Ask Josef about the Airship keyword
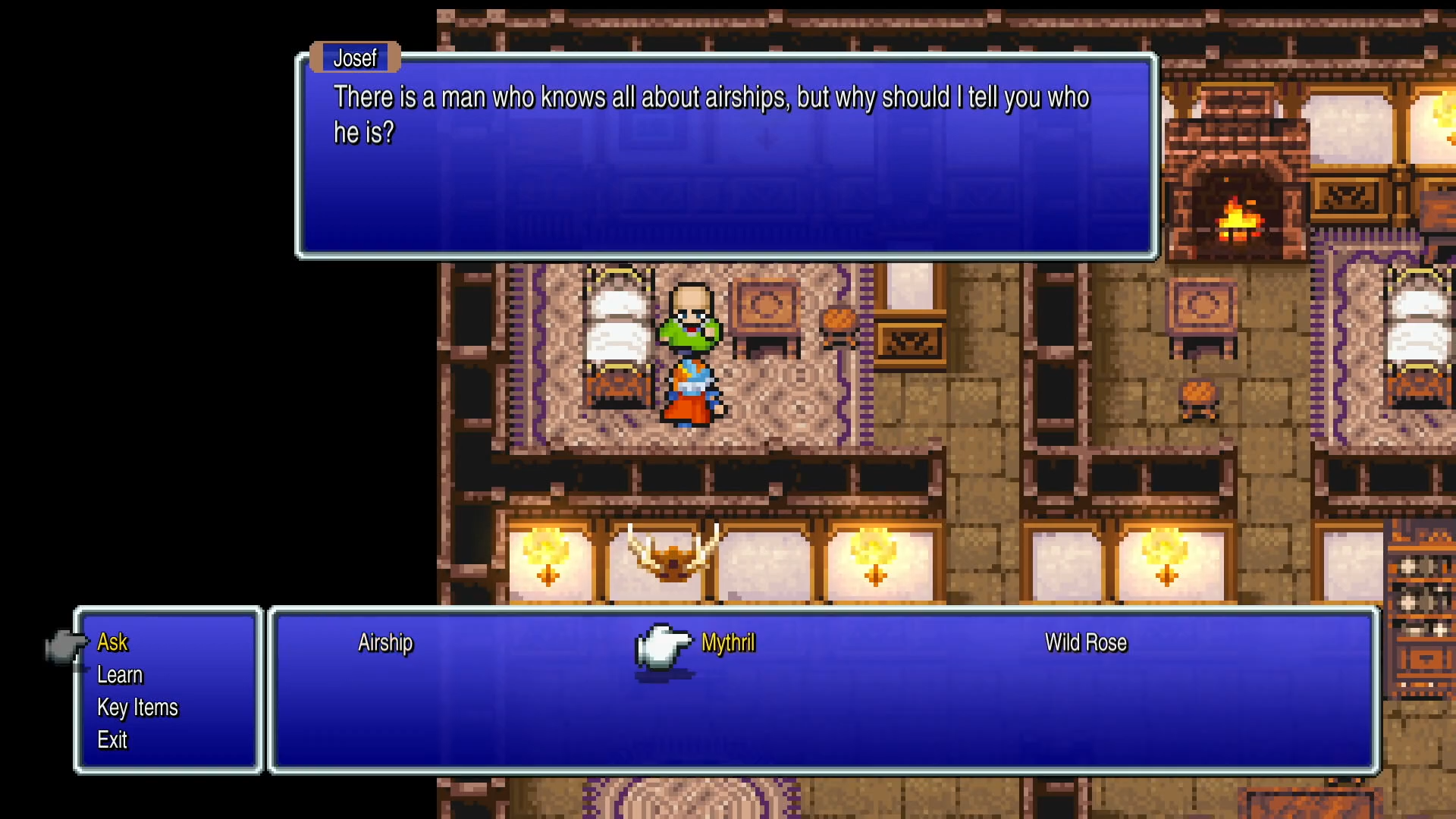1456x819 pixels. (385, 643)
